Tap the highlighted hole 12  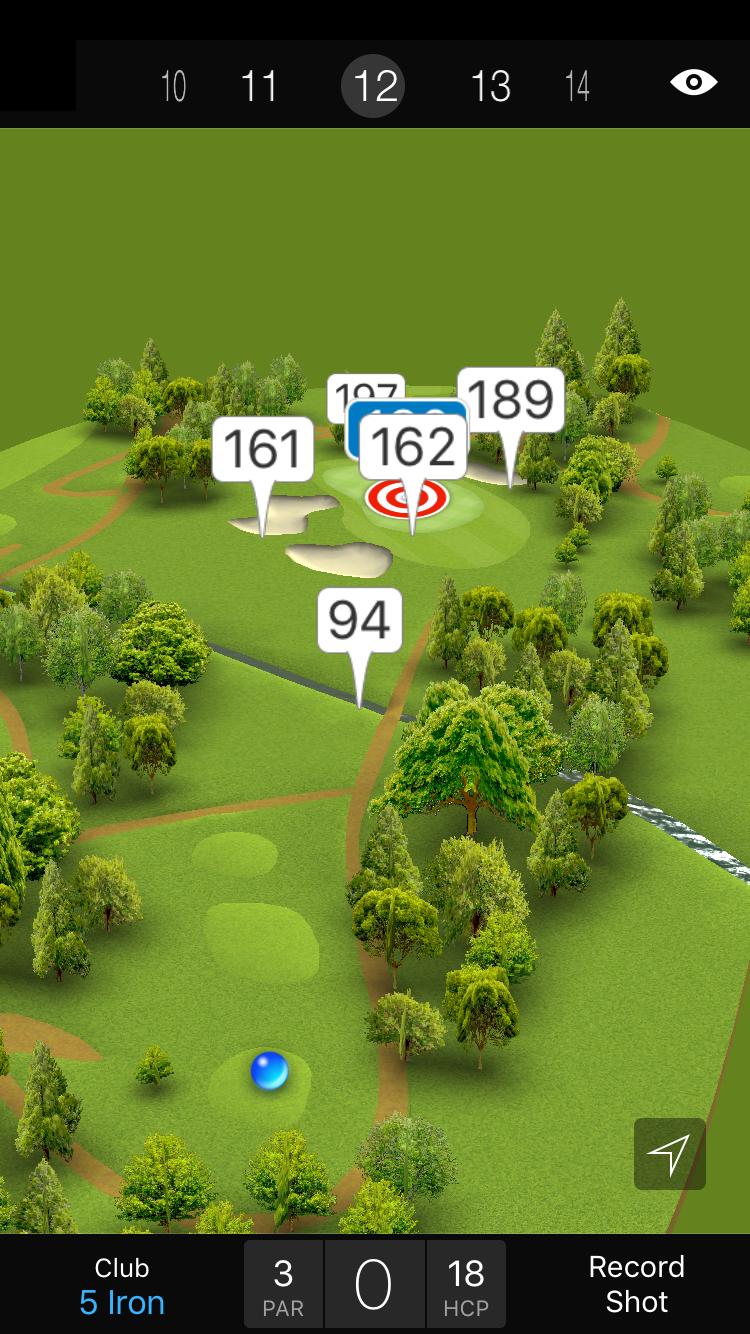tap(374, 86)
